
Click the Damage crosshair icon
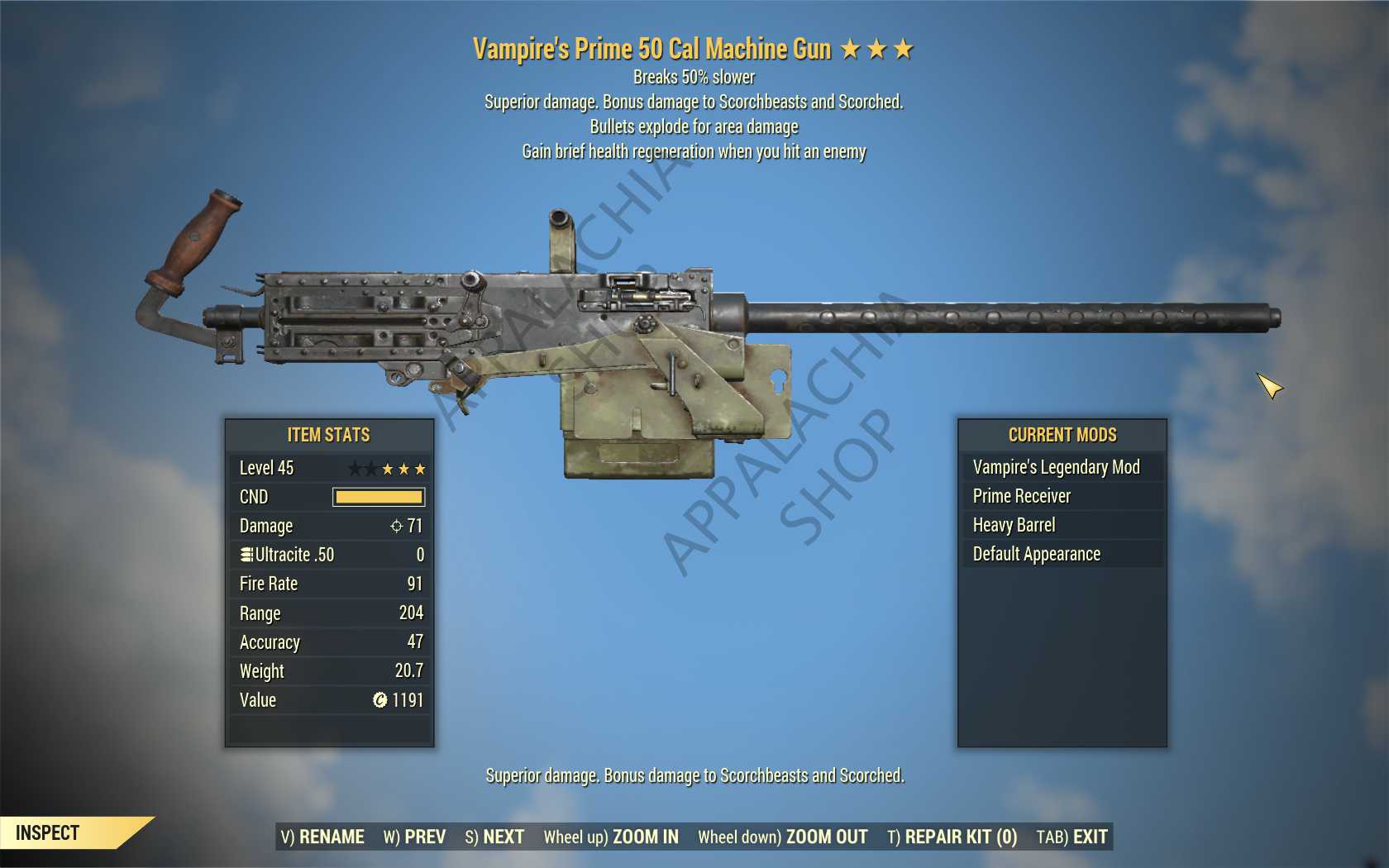398,526
